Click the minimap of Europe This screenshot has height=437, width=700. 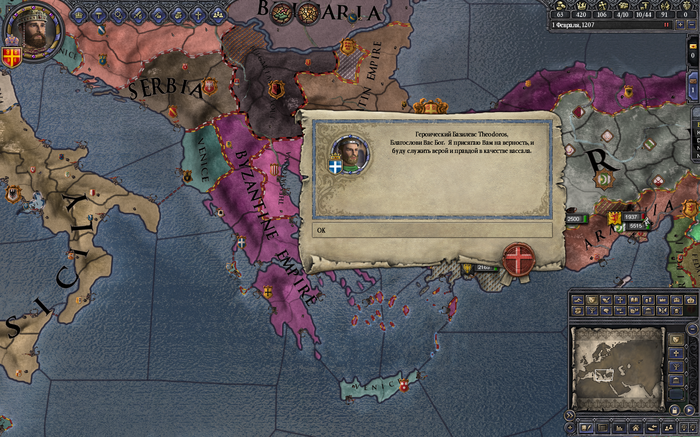click(x=618, y=365)
